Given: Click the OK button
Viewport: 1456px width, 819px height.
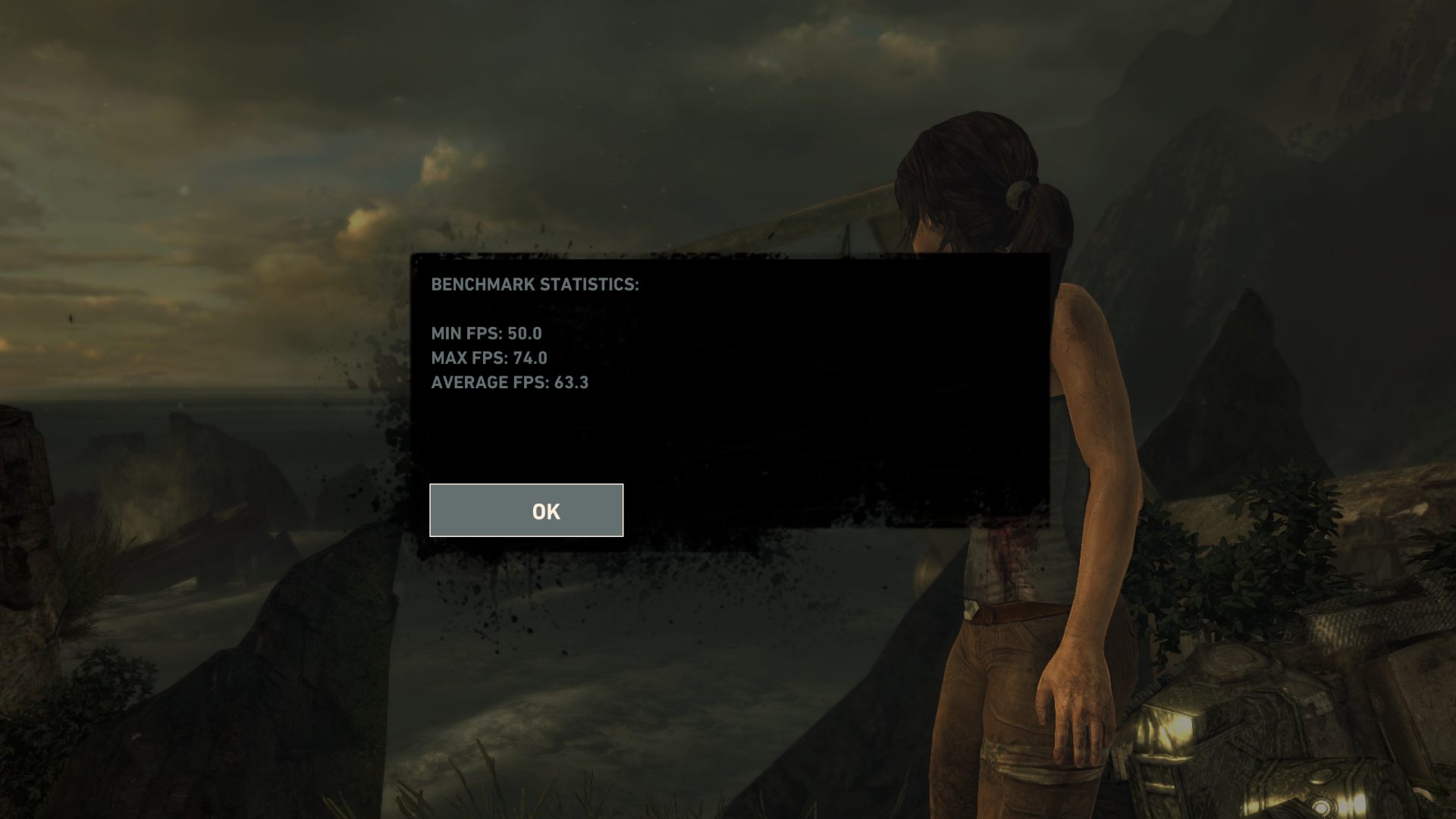Looking at the screenshot, I should 526,510.
